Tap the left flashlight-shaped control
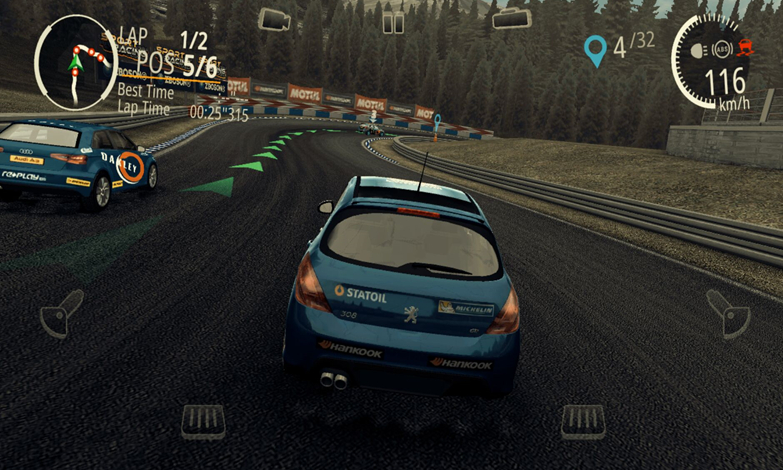Image resolution: width=783 pixels, height=470 pixels. click(x=62, y=314)
